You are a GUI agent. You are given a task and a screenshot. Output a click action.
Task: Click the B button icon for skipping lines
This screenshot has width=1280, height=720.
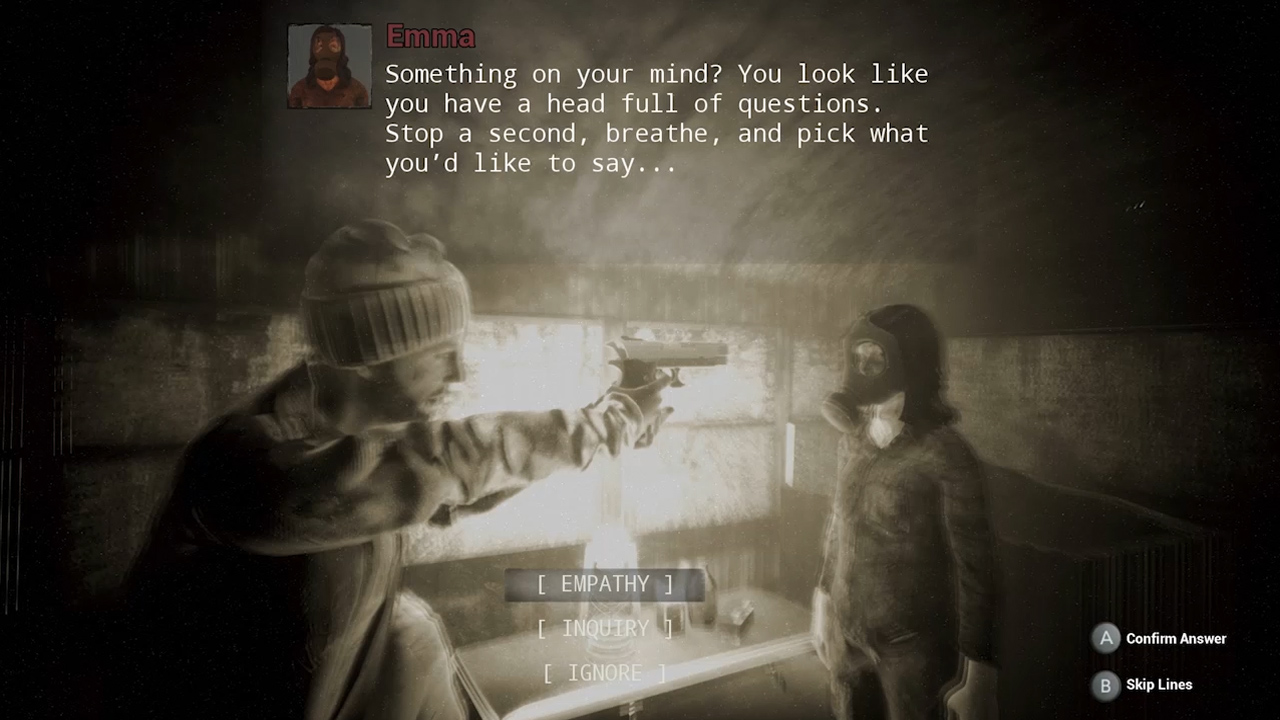point(1106,685)
